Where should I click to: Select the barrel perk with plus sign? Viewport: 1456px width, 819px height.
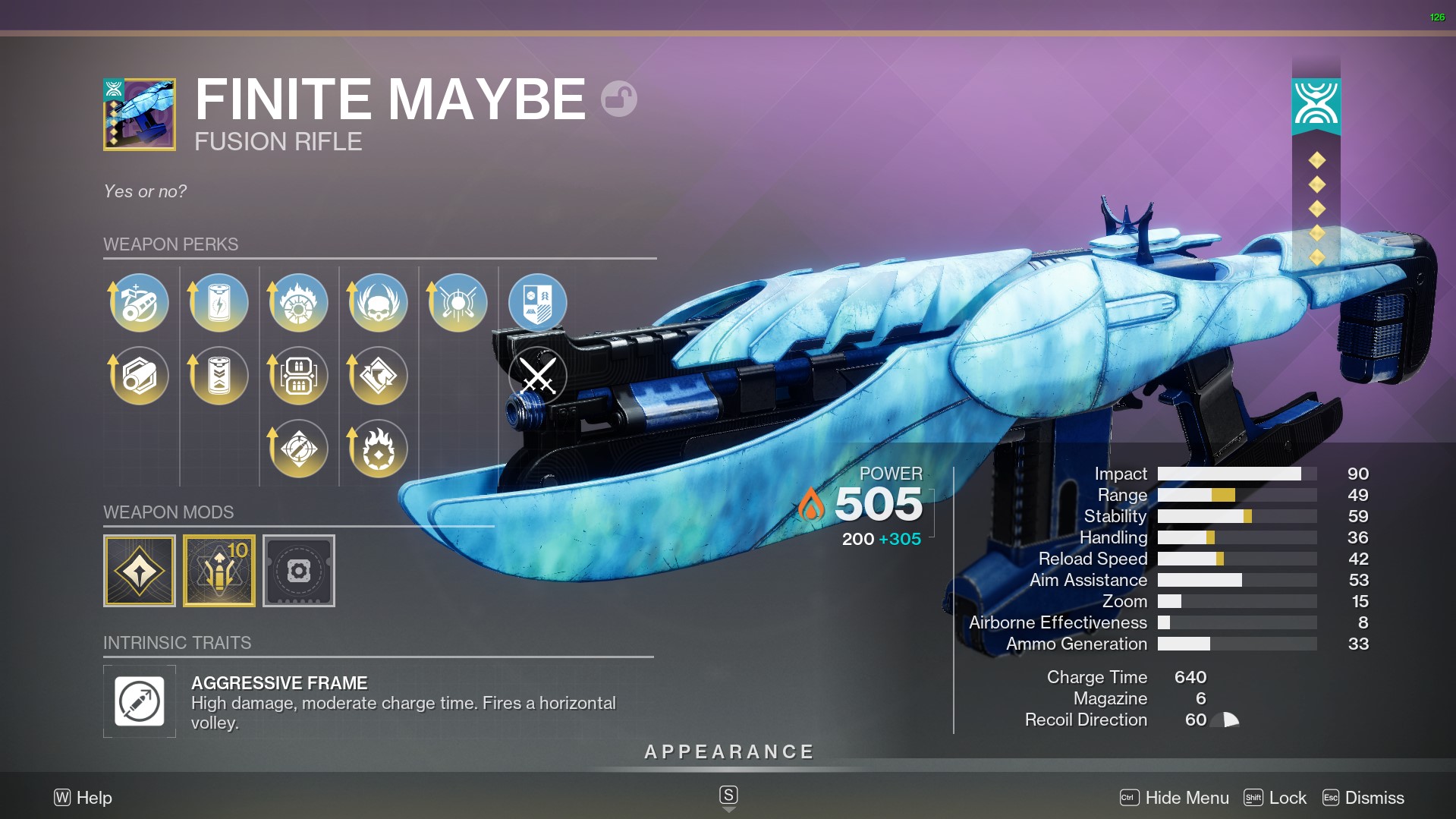click(x=140, y=303)
